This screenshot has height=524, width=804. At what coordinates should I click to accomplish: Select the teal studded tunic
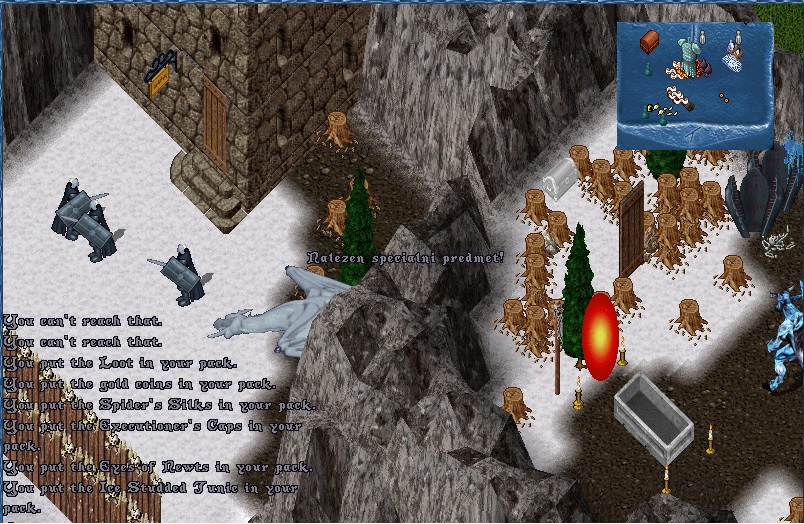coord(688,57)
